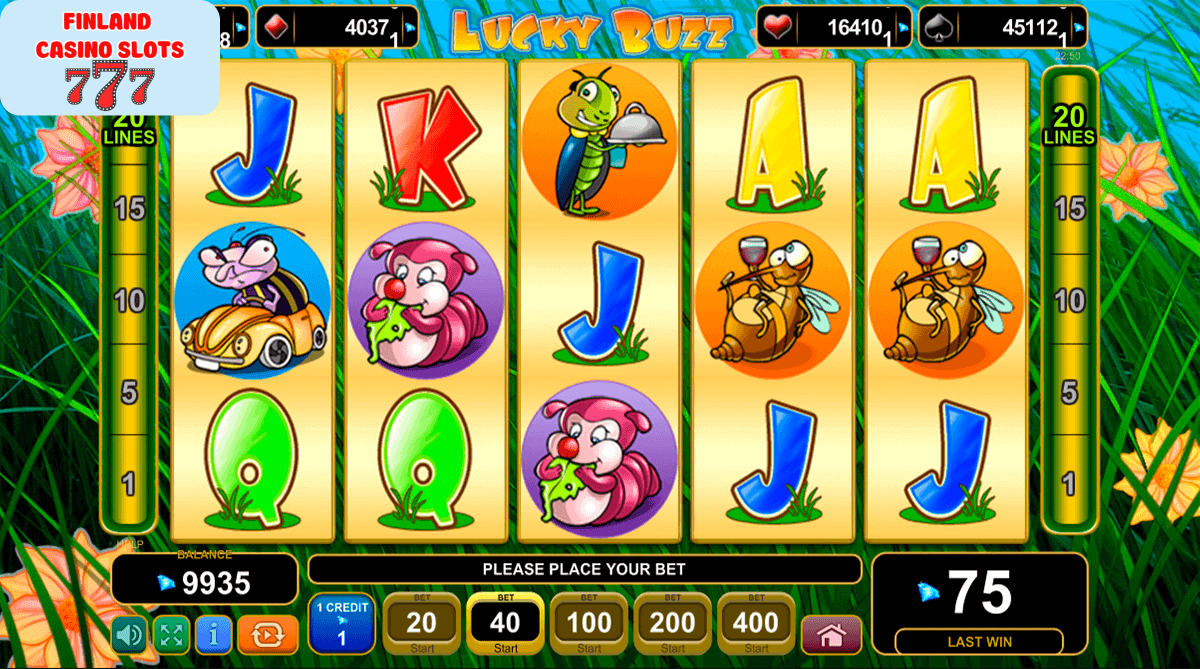This screenshot has height=669, width=1200.
Task: Open the Finland Casino Slots 777 logo
Action: [109, 58]
